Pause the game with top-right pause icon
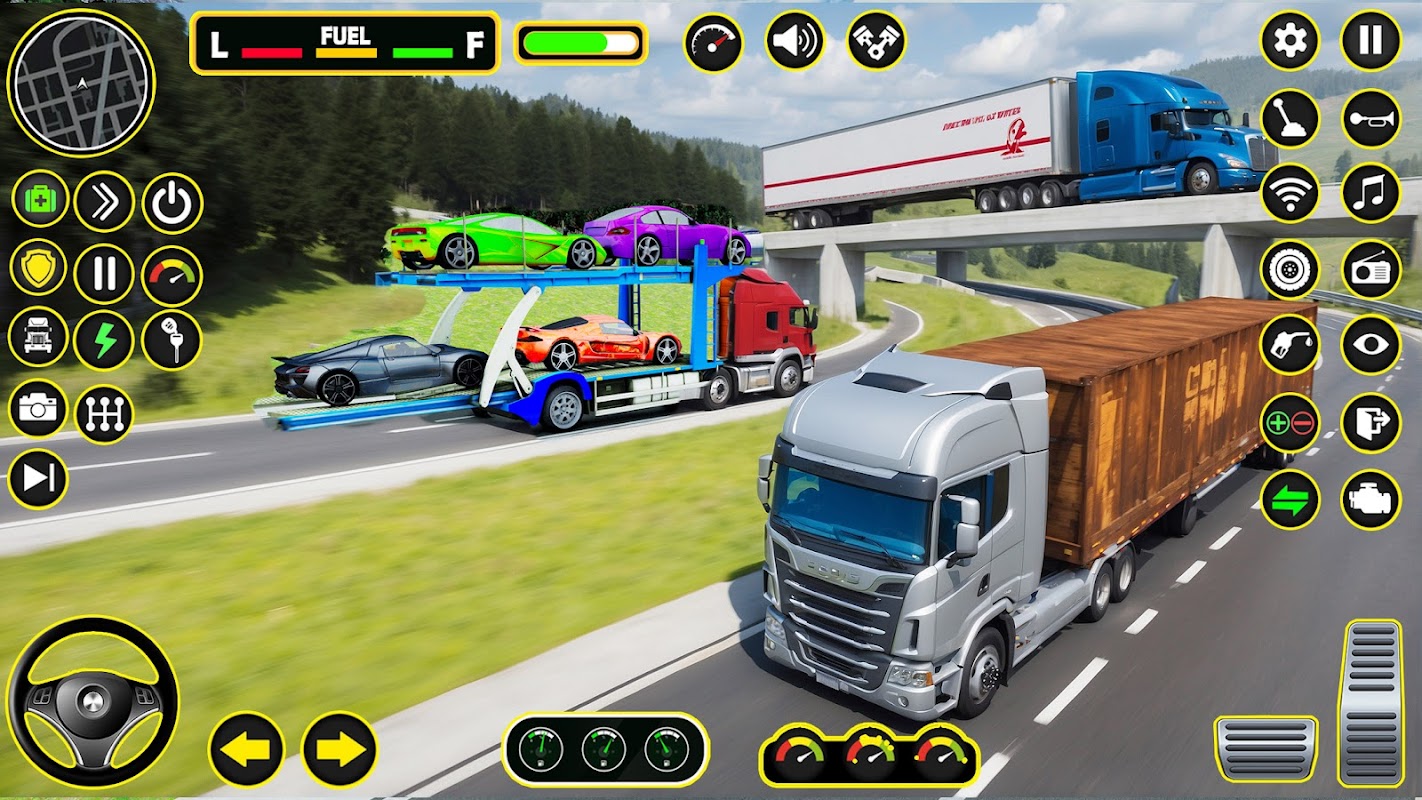This screenshot has width=1422, height=800. tap(1371, 41)
